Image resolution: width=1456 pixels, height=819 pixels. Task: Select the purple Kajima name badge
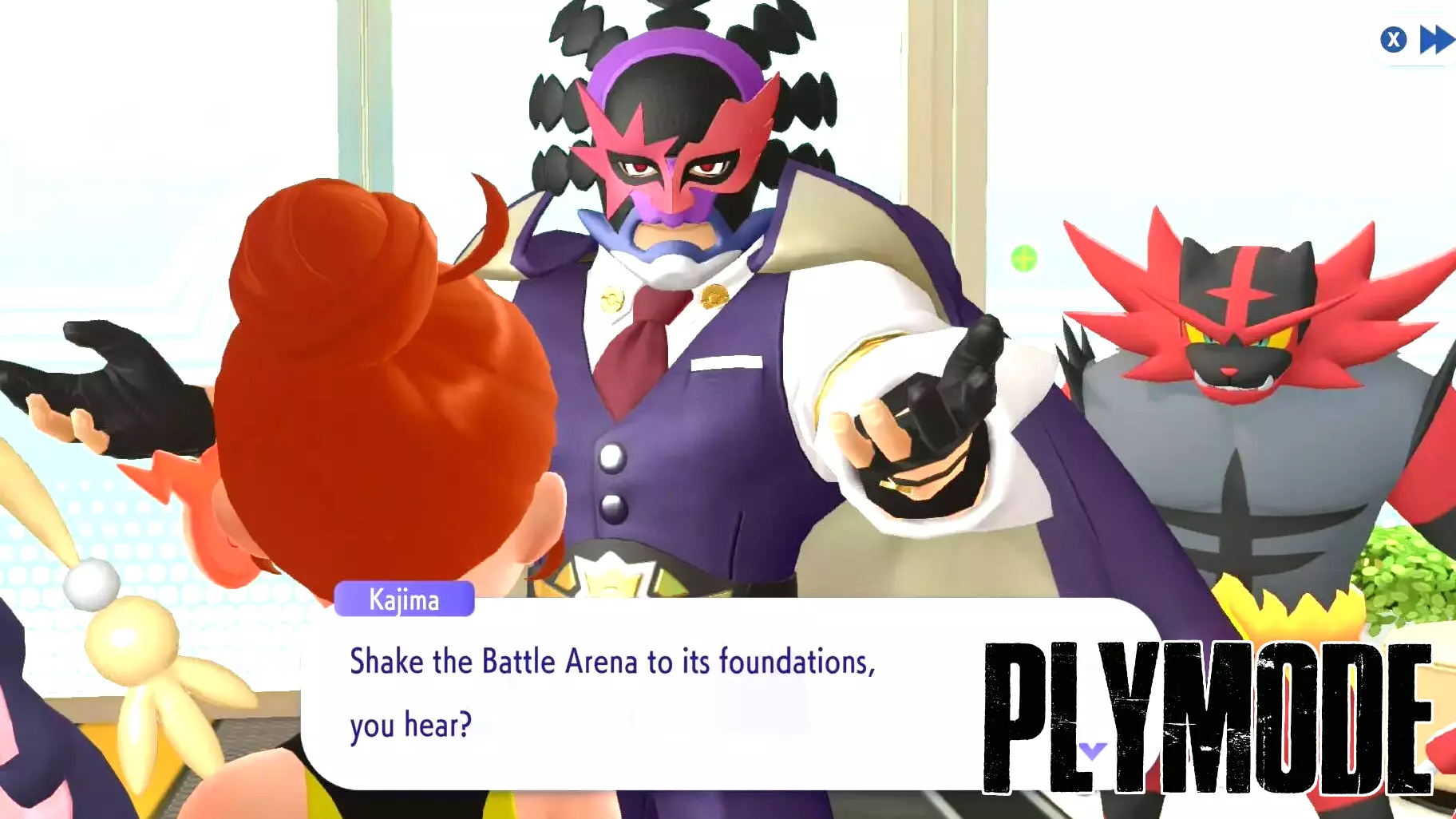pyautogui.click(x=403, y=600)
